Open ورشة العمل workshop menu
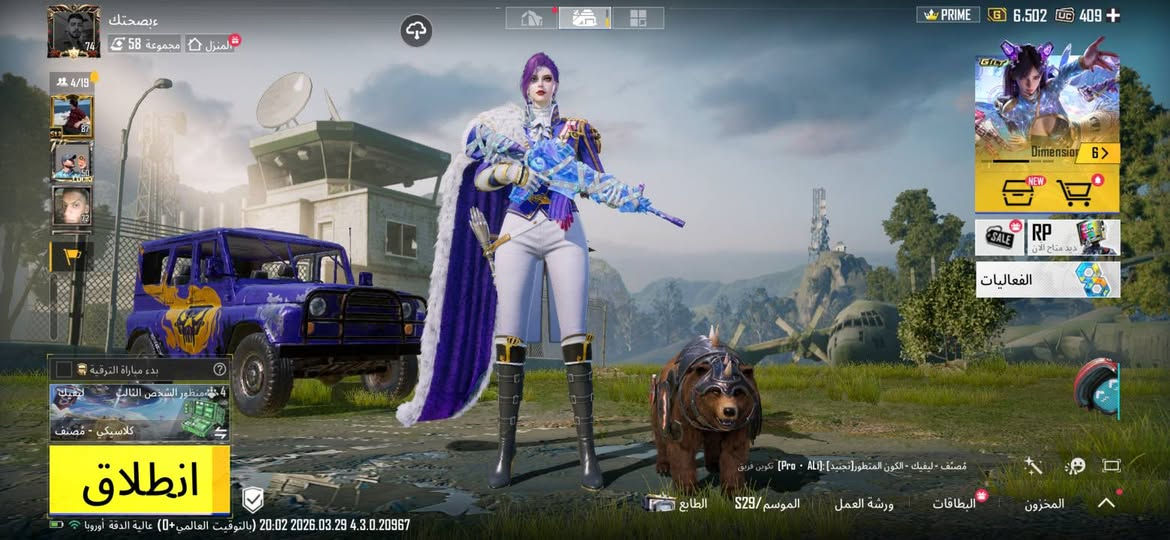The height and width of the screenshot is (540, 1170). [x=864, y=504]
